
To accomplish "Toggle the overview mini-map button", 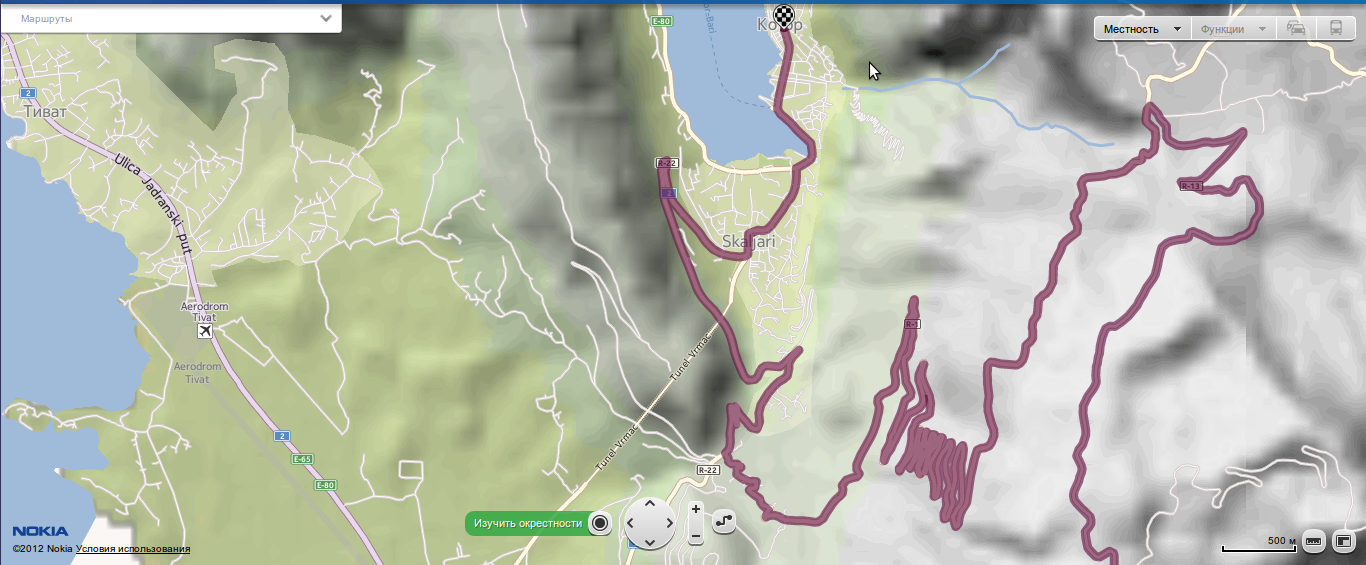I will (1342, 541).
